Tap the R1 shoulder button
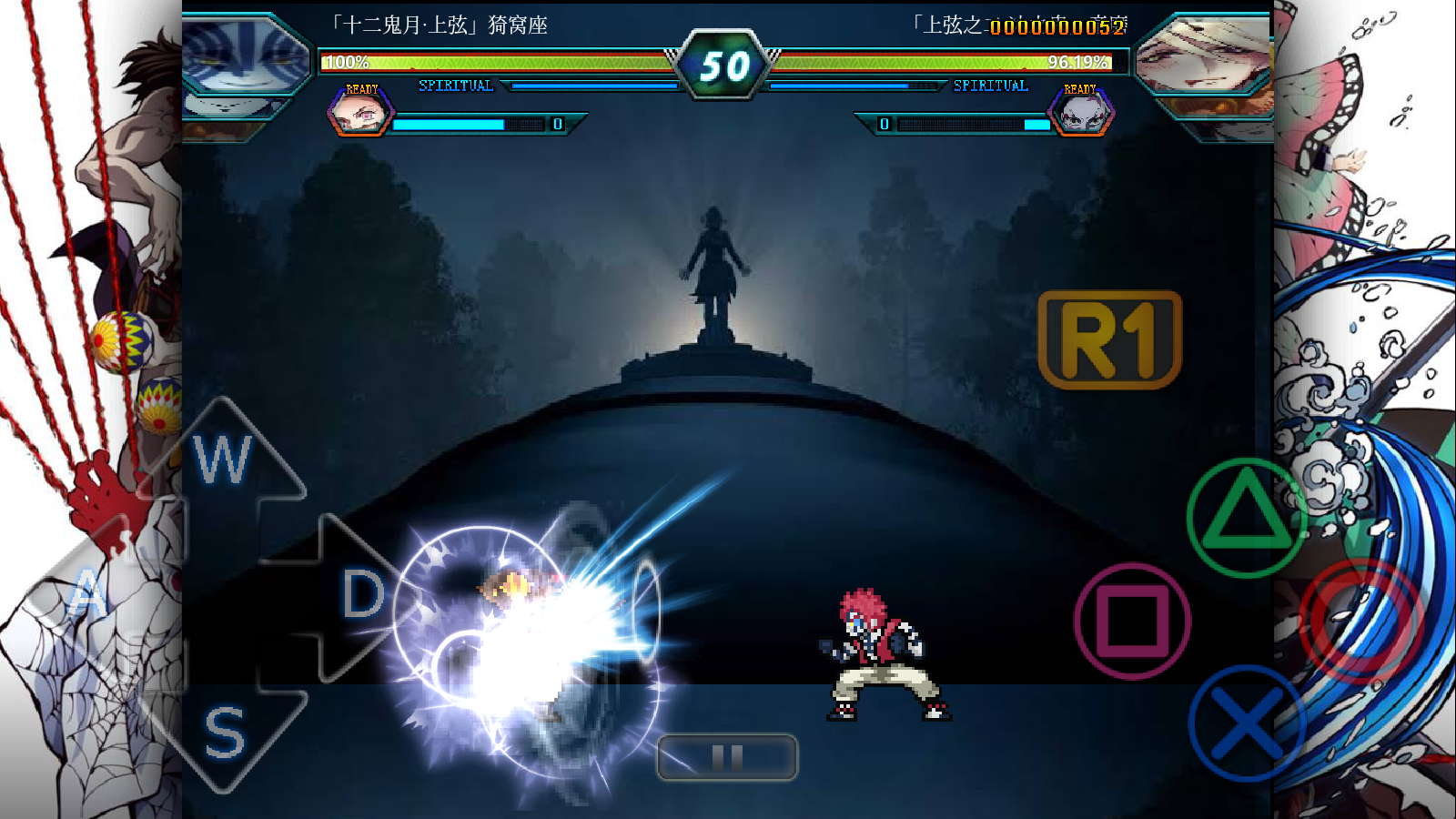Image resolution: width=1456 pixels, height=819 pixels. click(1109, 339)
